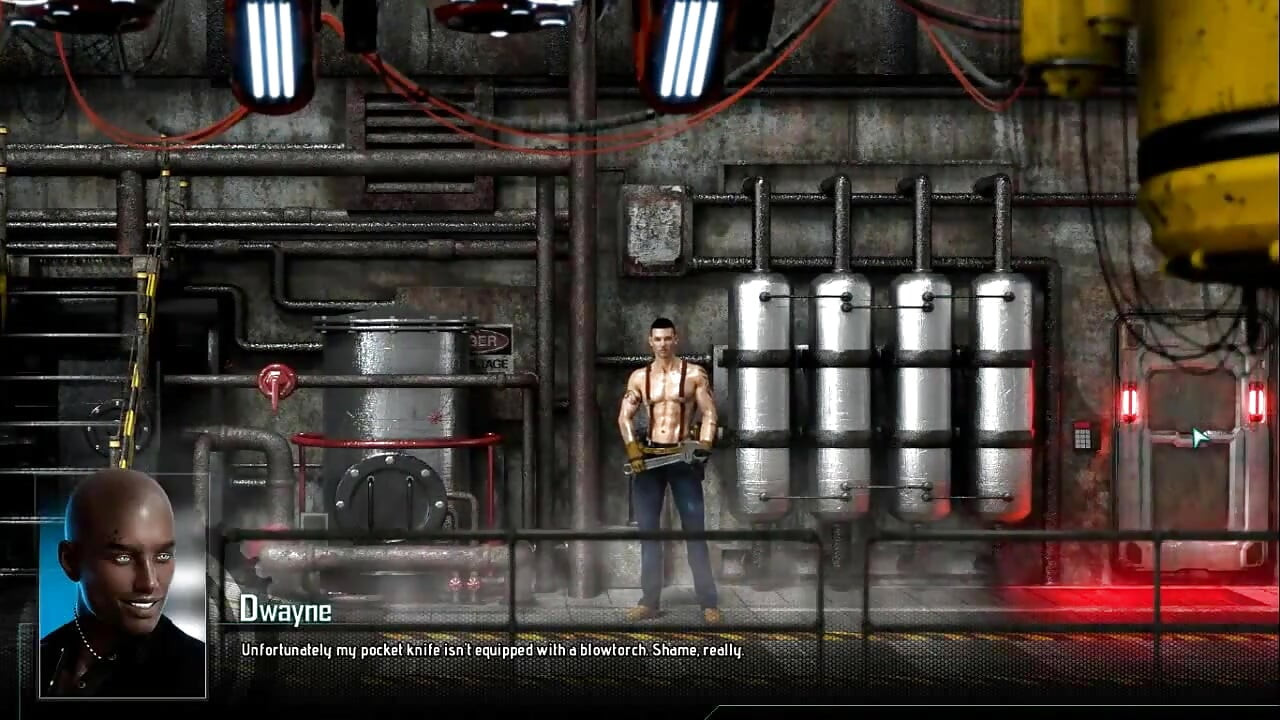This screenshot has height=720, width=1280.
Task: Click the red alarm light right of the door
Action: point(1255,400)
